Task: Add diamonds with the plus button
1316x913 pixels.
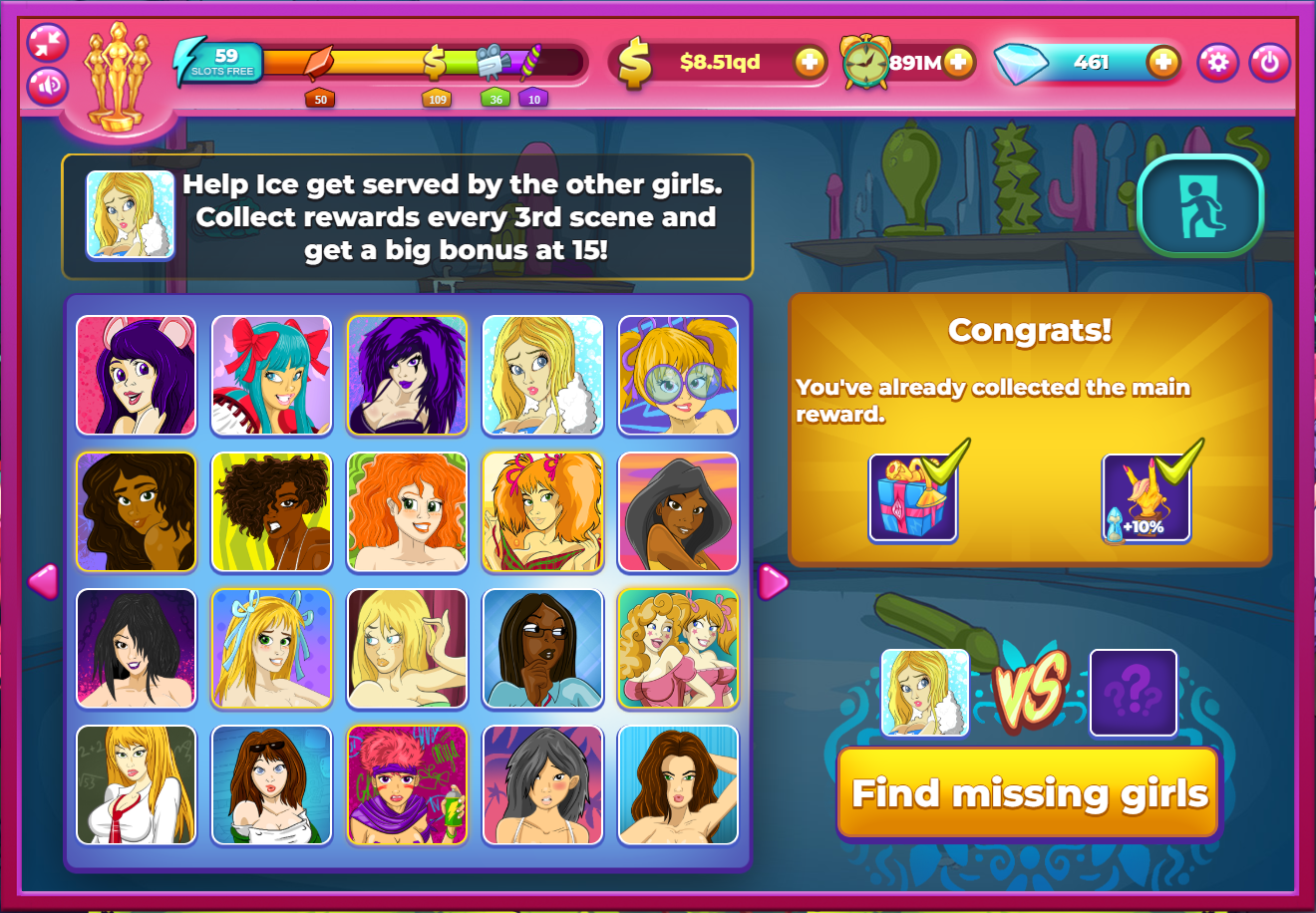Action: pos(1162,63)
